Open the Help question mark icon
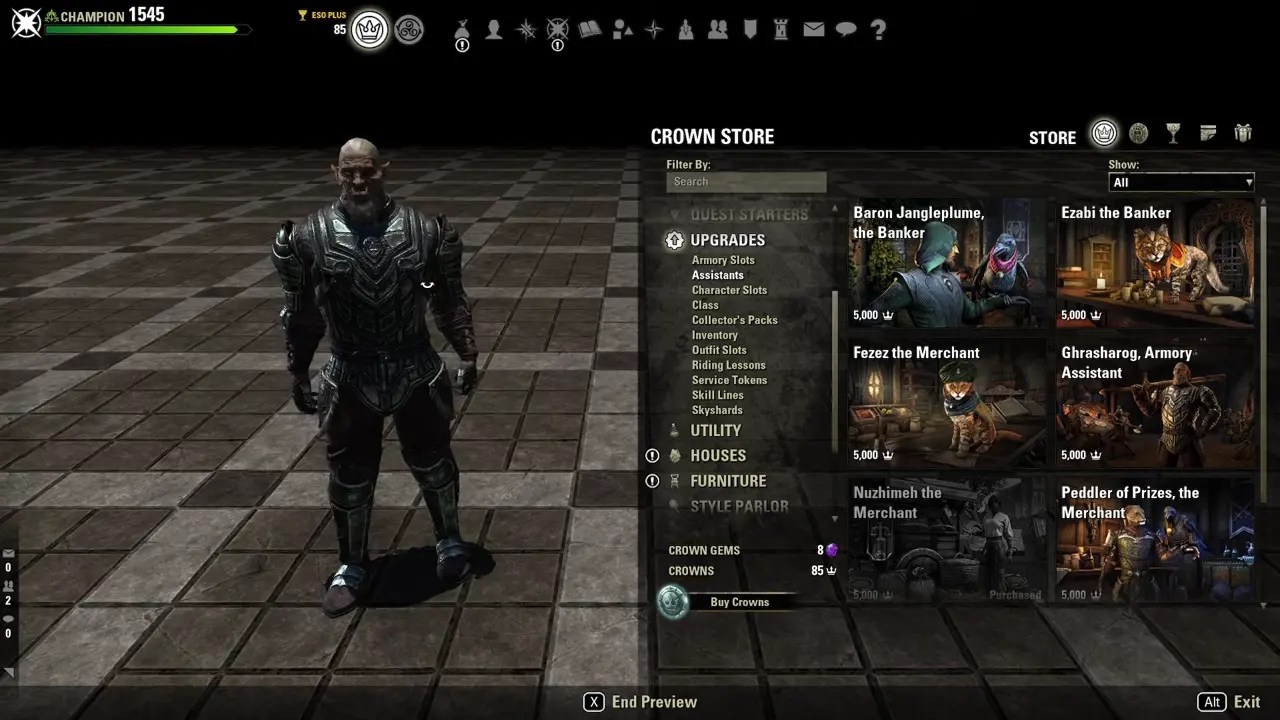The width and height of the screenshot is (1280, 720). [878, 30]
